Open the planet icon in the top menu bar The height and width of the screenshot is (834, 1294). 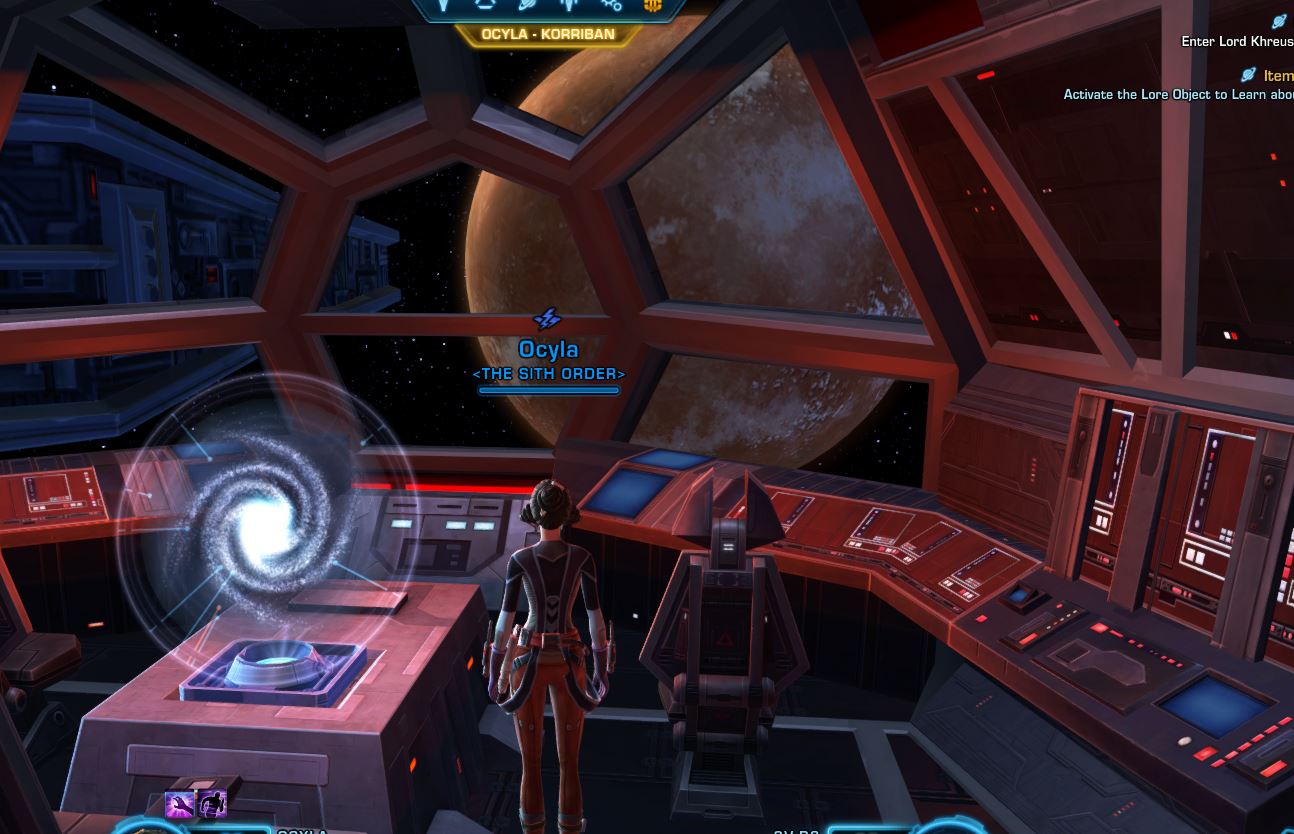click(526, 5)
